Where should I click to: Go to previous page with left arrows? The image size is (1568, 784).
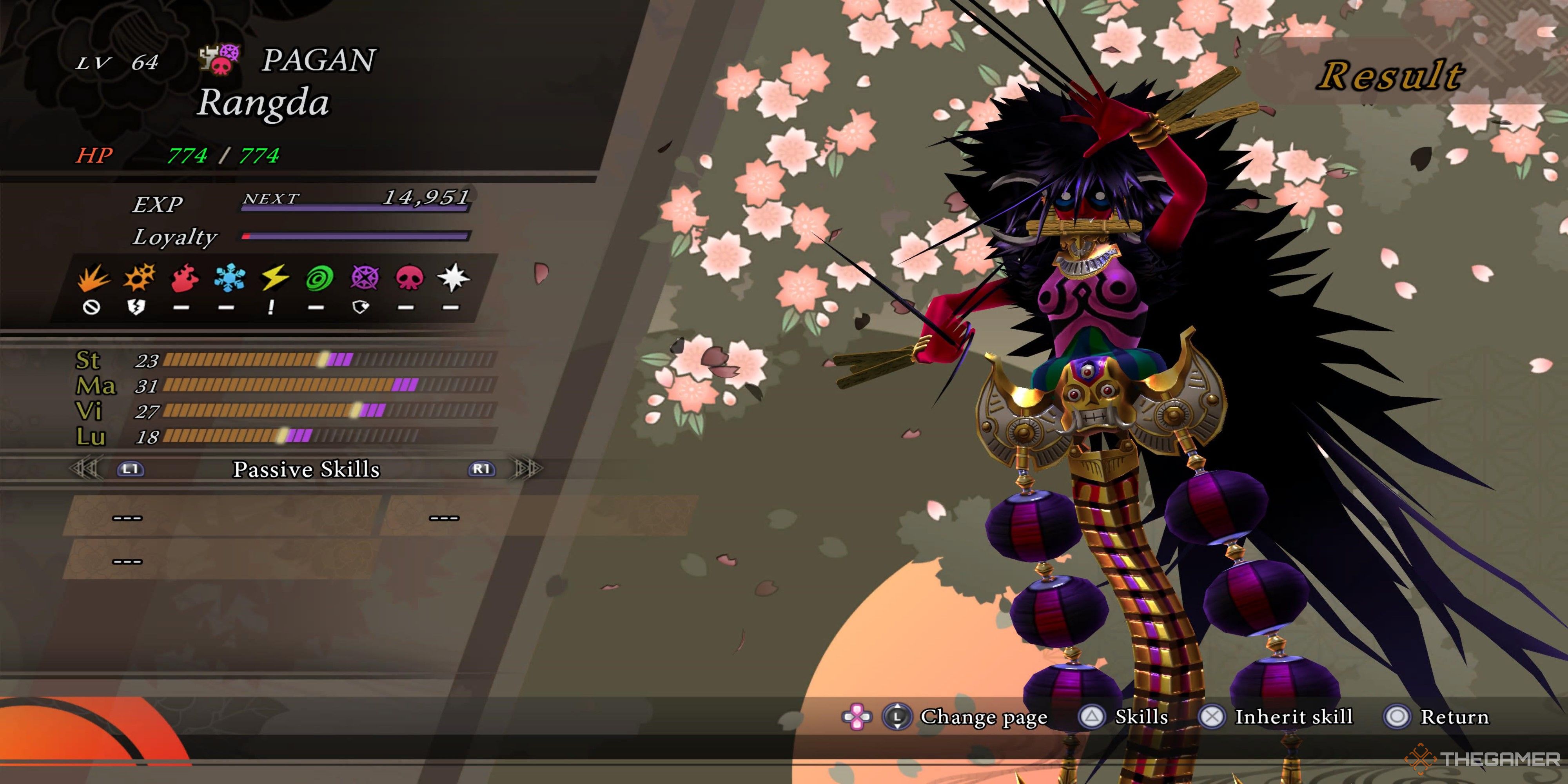(85, 469)
